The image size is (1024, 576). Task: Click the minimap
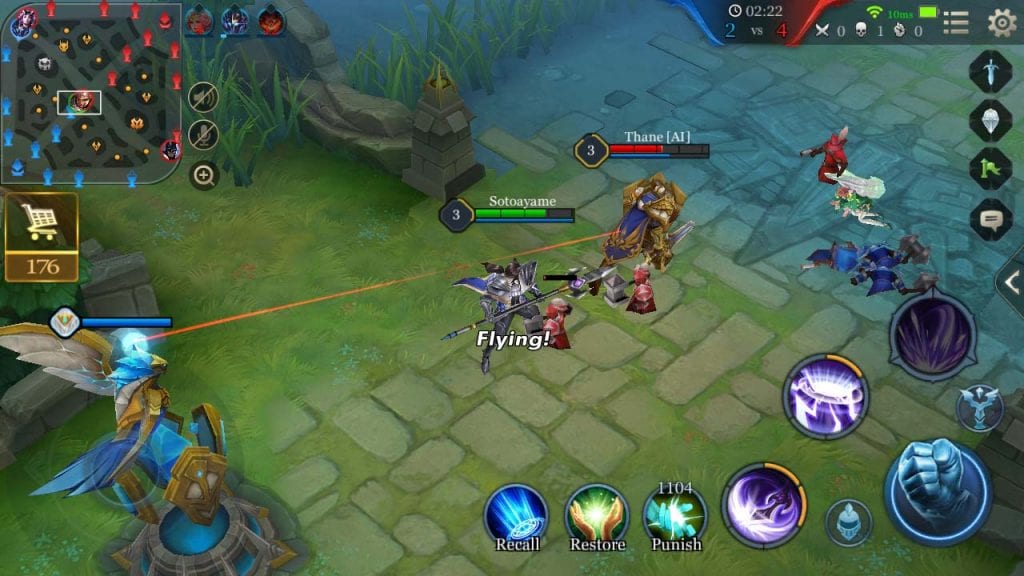pyautogui.click(x=90, y=93)
